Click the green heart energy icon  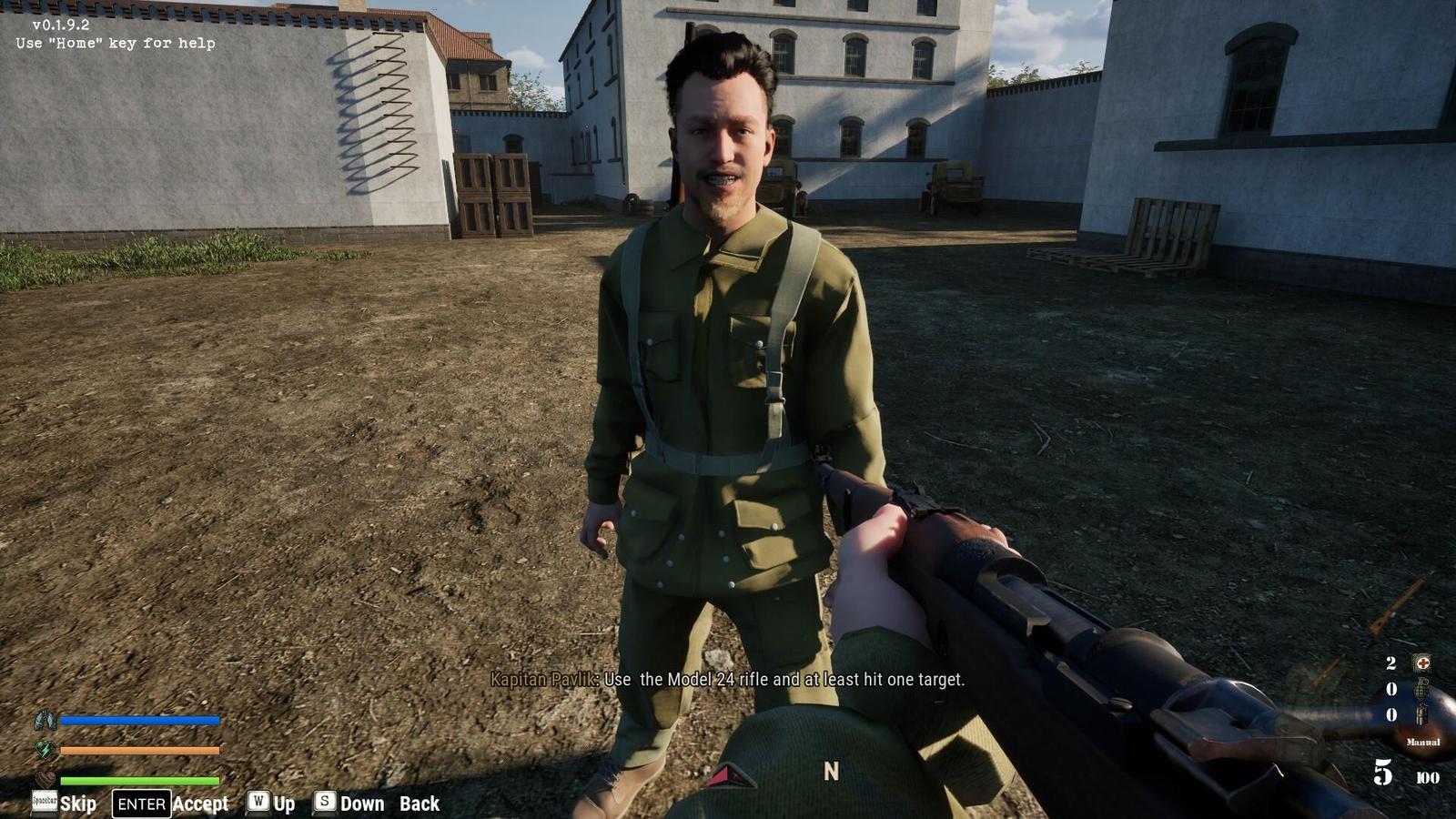click(45, 749)
